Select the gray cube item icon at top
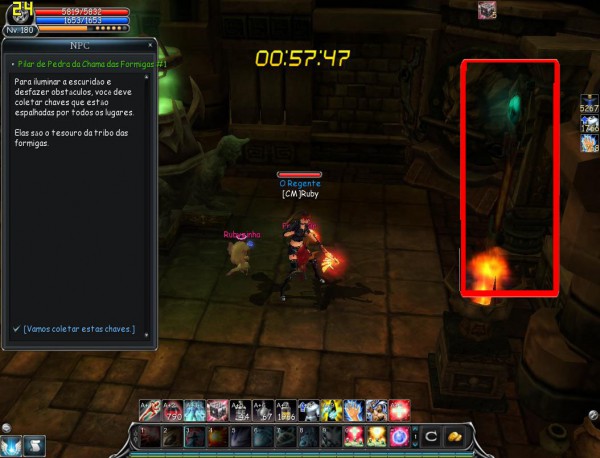This screenshot has height=458, width=600. tap(487, 11)
